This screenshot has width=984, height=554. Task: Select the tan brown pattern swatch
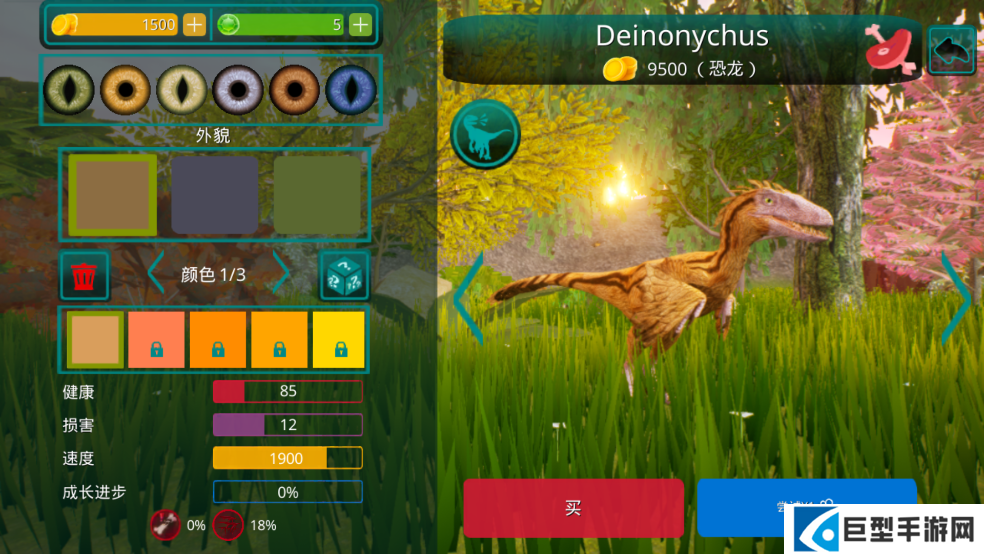(112, 195)
